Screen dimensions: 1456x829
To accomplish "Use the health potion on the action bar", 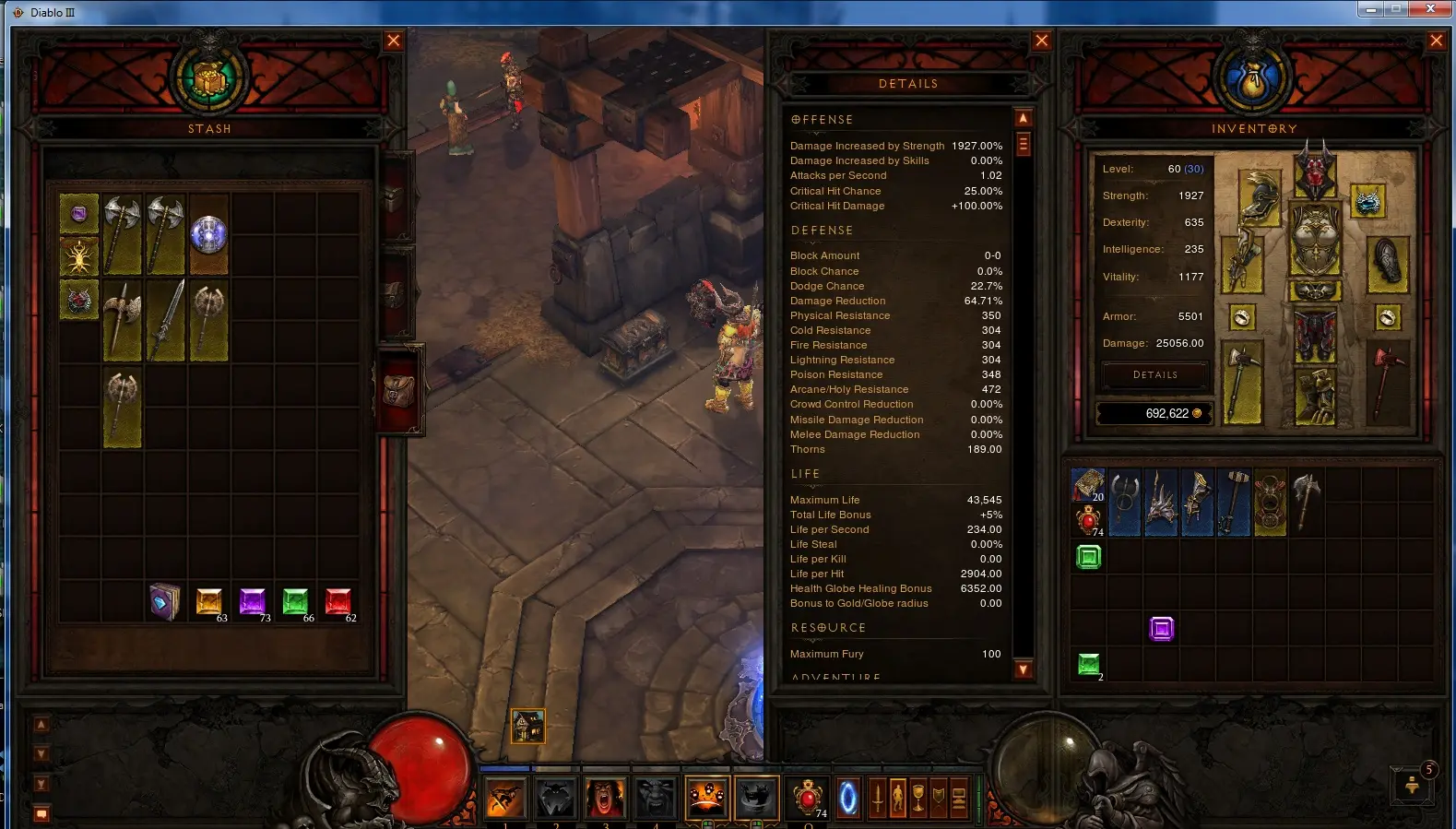I will [x=808, y=798].
